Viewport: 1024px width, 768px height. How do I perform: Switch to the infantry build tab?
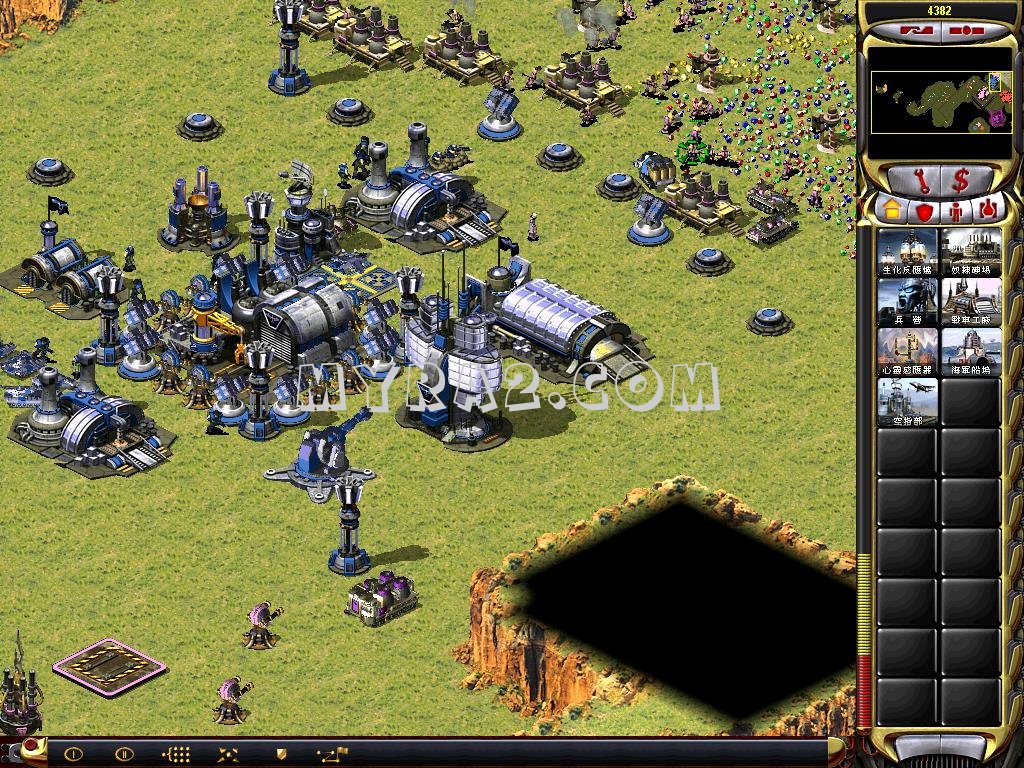coord(955,210)
